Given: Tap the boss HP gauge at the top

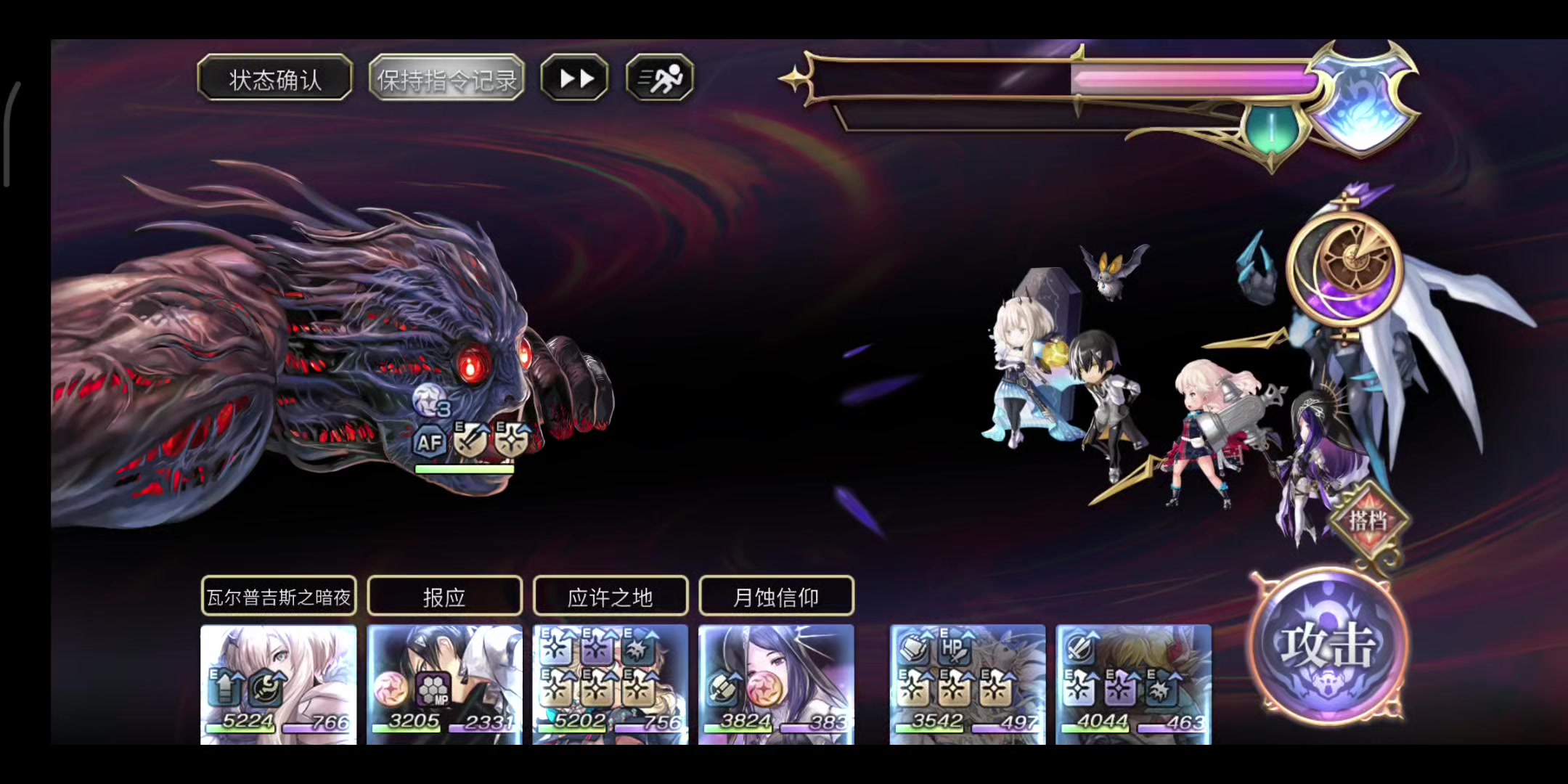Looking at the screenshot, I should pyautogui.click(x=1067, y=80).
